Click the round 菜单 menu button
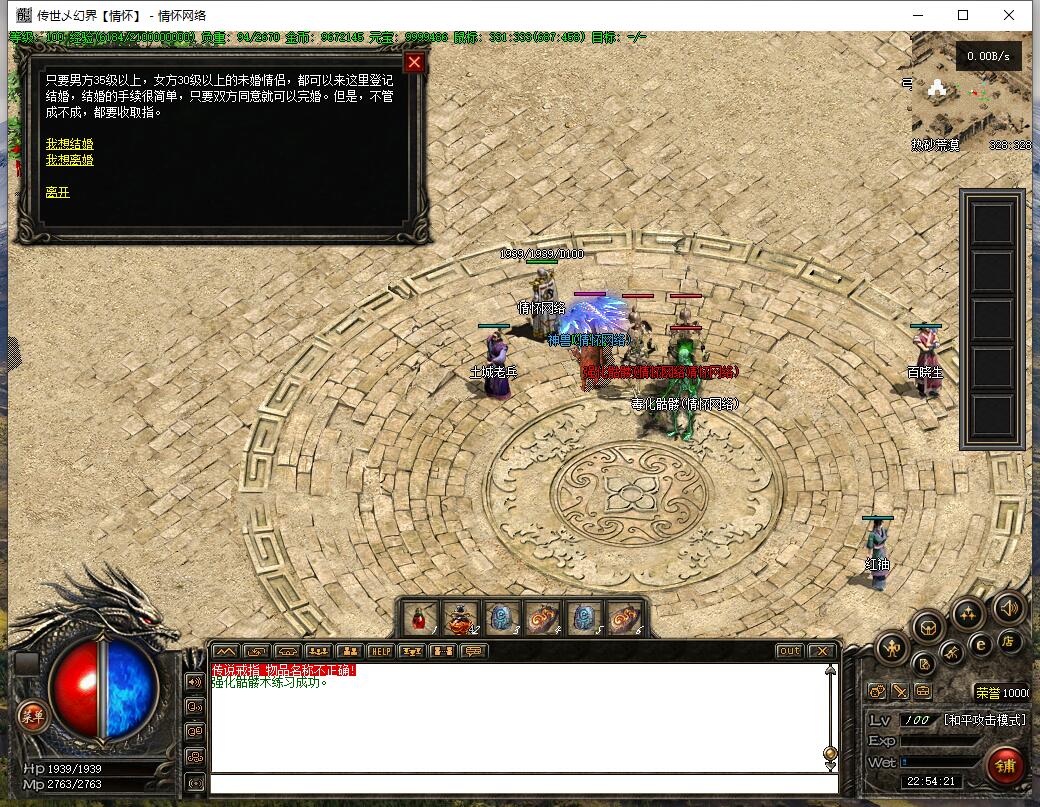The height and width of the screenshot is (807, 1040). [33, 714]
